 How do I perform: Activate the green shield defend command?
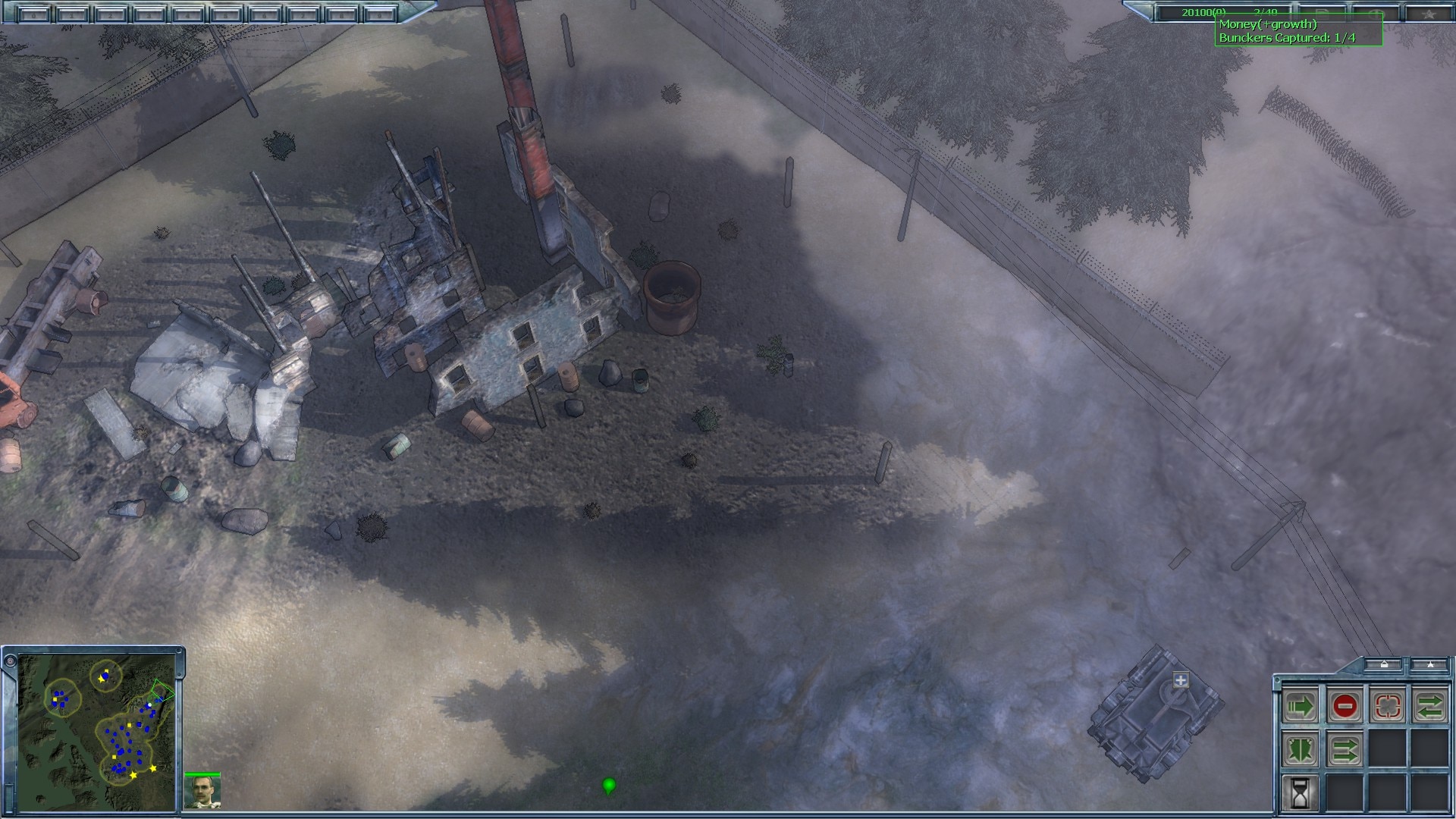[1300, 750]
